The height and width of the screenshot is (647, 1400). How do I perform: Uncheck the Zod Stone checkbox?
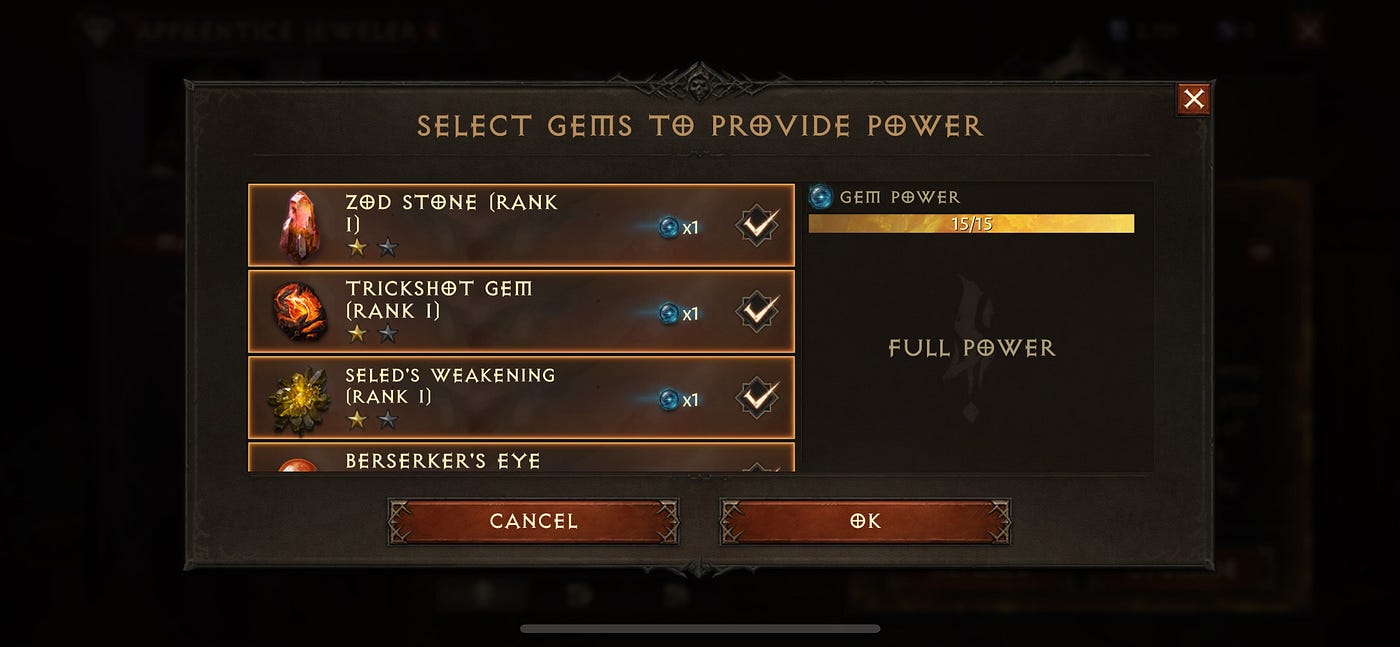click(758, 225)
